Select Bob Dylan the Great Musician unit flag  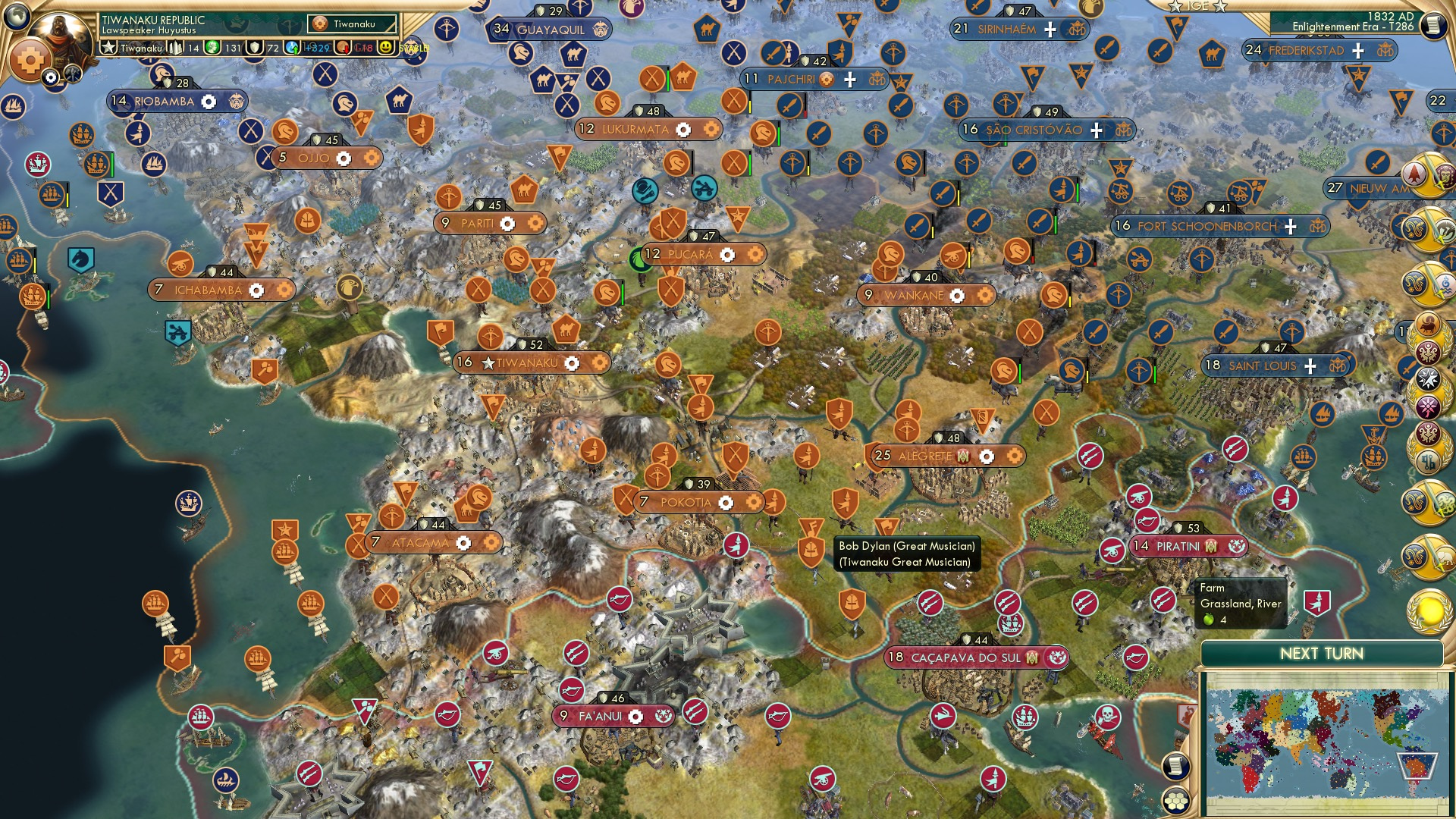click(811, 527)
